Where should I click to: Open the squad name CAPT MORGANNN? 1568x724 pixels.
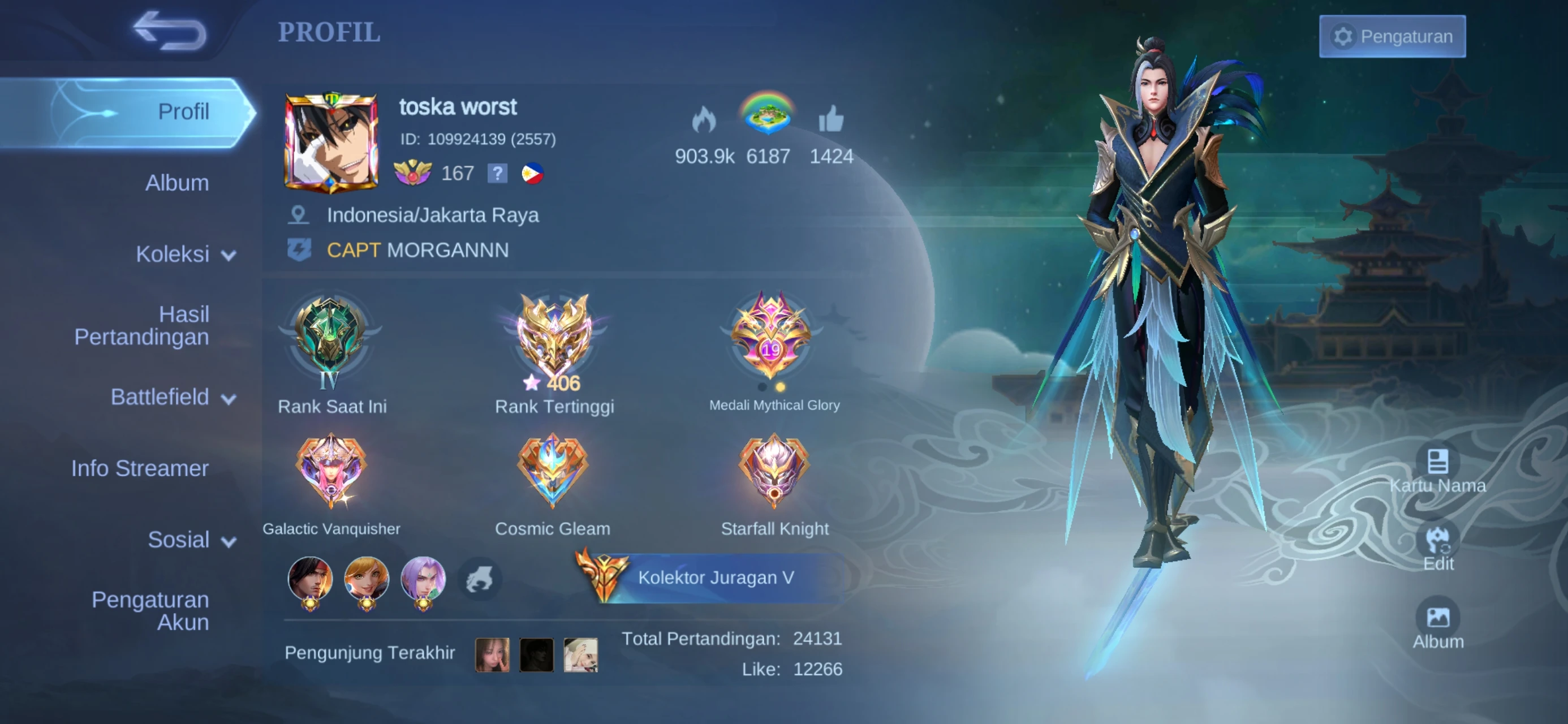(x=417, y=250)
